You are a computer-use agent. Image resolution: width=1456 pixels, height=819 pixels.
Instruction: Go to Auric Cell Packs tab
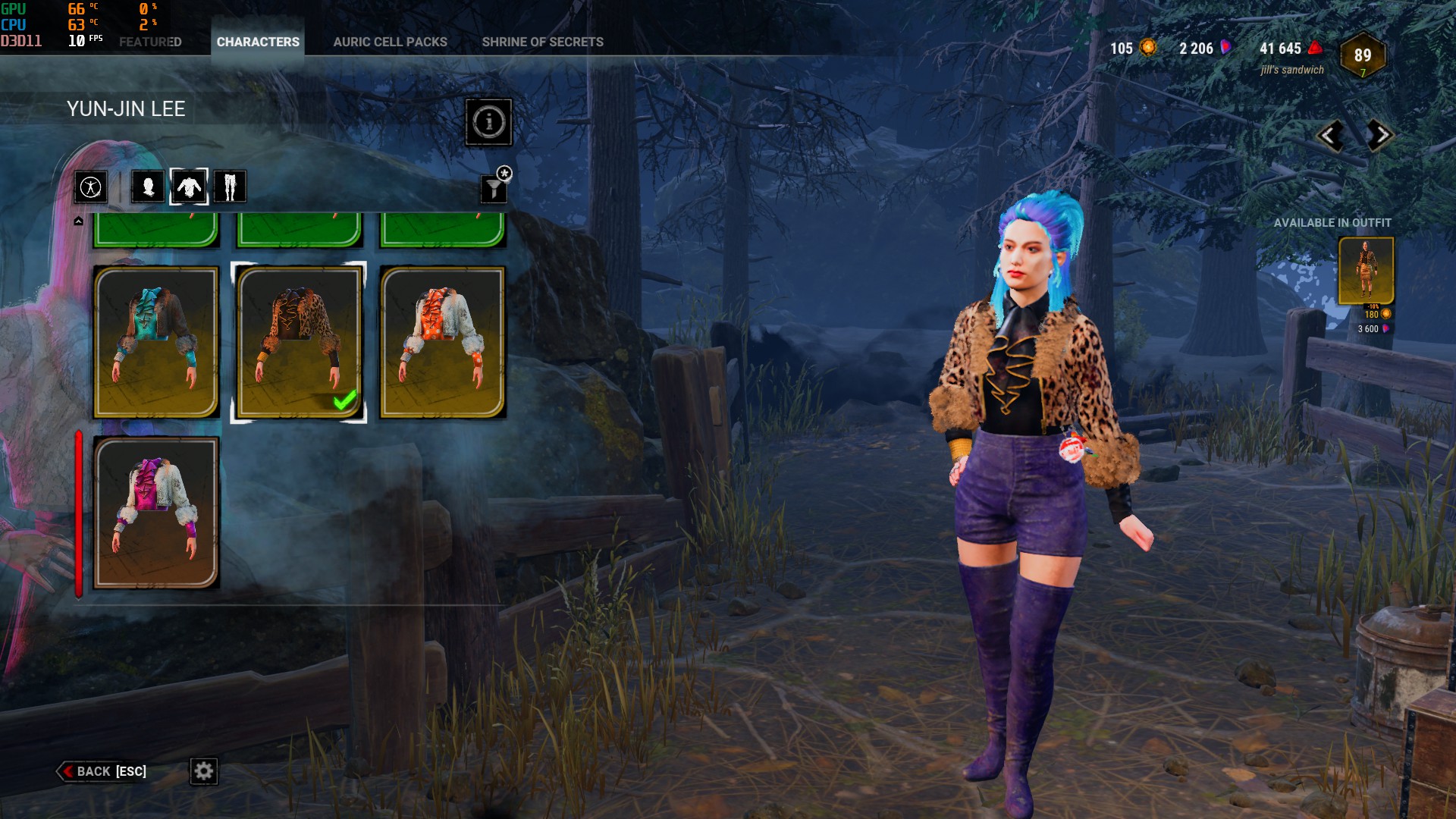(x=390, y=42)
